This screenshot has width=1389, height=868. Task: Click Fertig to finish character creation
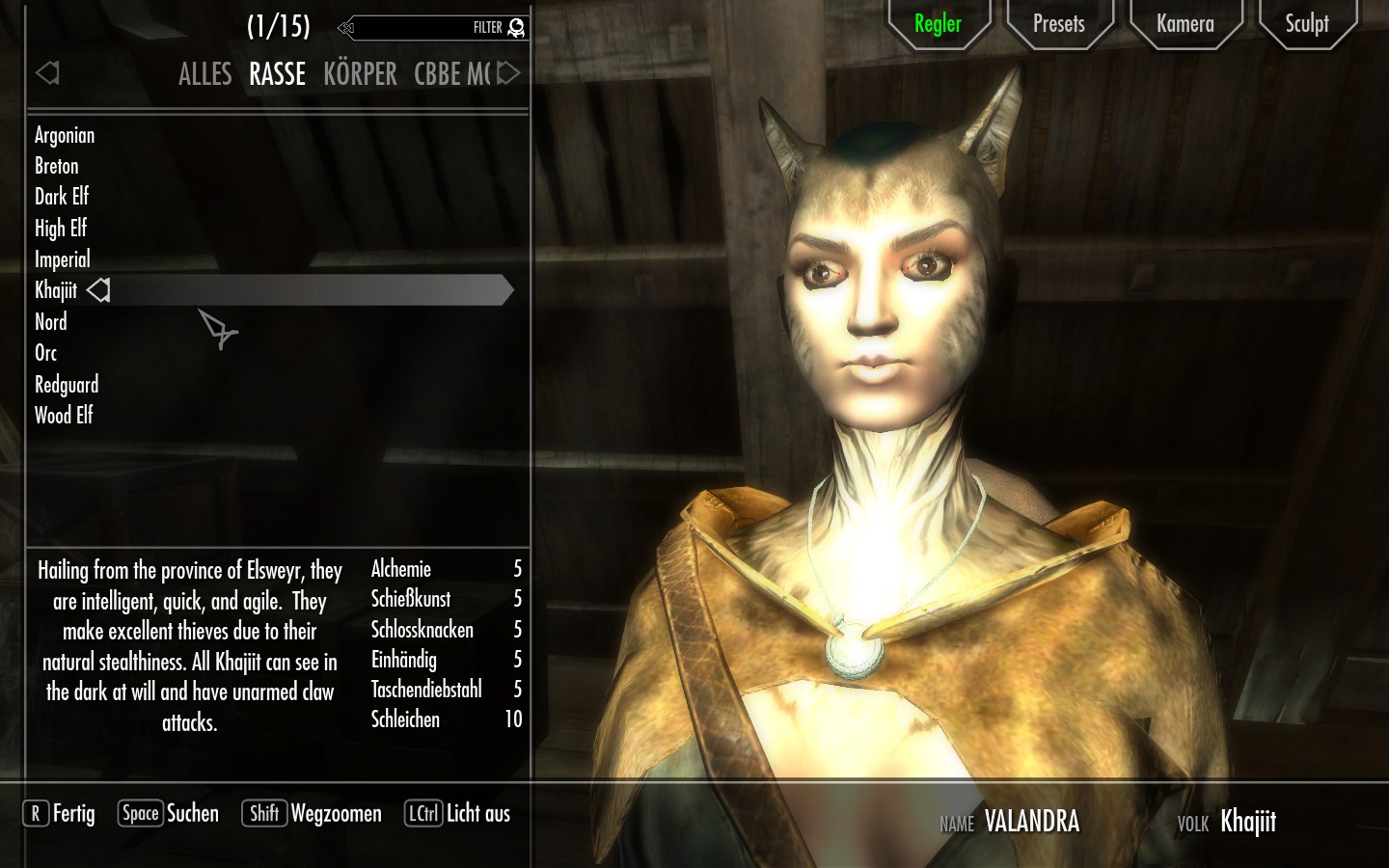pyautogui.click(x=73, y=813)
